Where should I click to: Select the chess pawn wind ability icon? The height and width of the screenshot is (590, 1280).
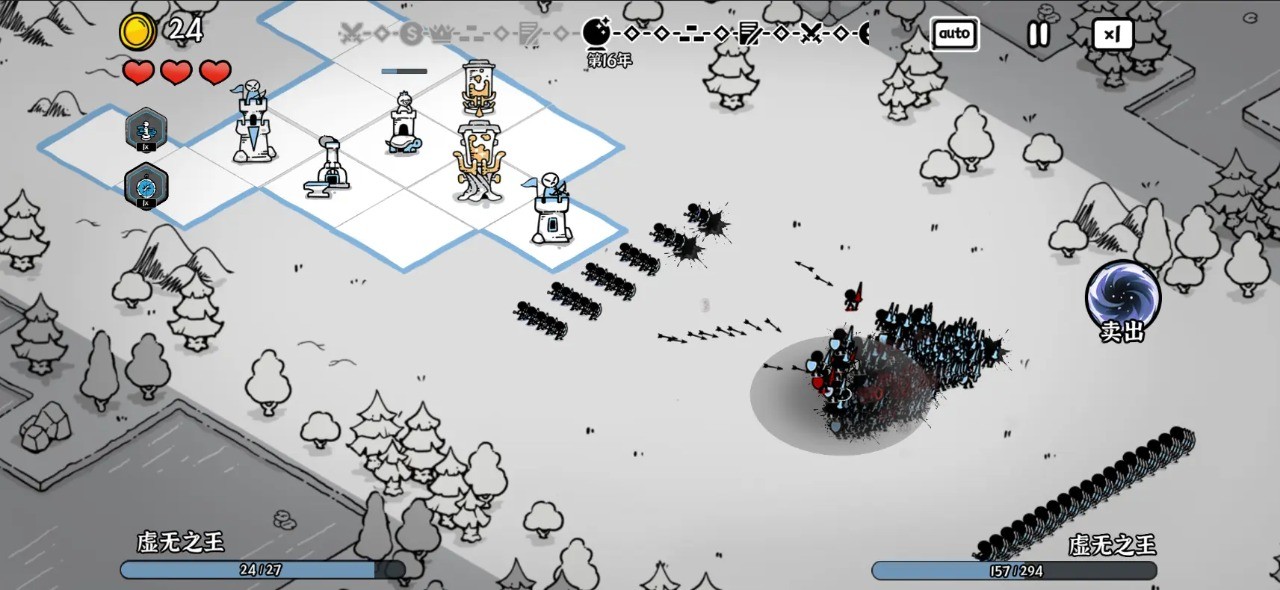pos(146,130)
